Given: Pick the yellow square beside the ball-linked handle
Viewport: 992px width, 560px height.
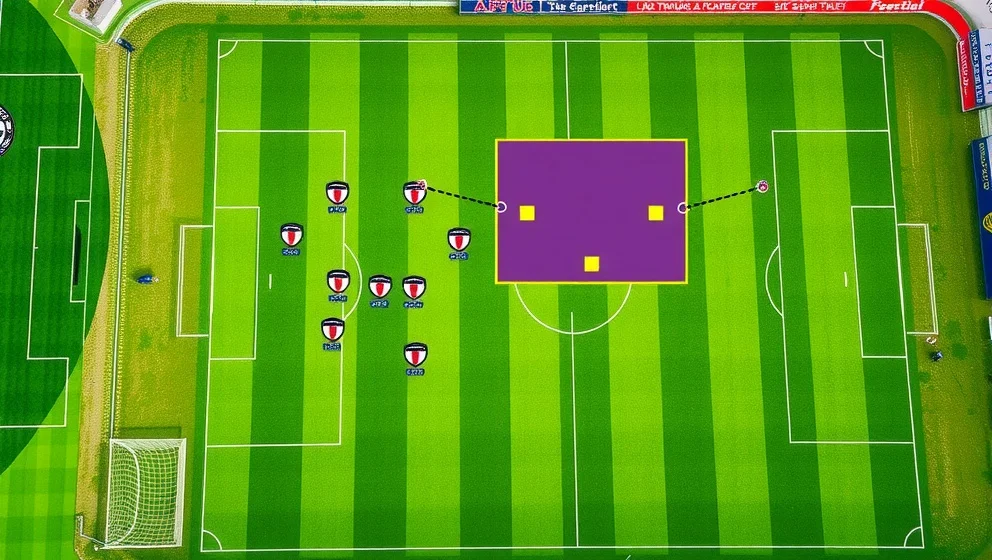Looking at the screenshot, I should pos(655,213).
